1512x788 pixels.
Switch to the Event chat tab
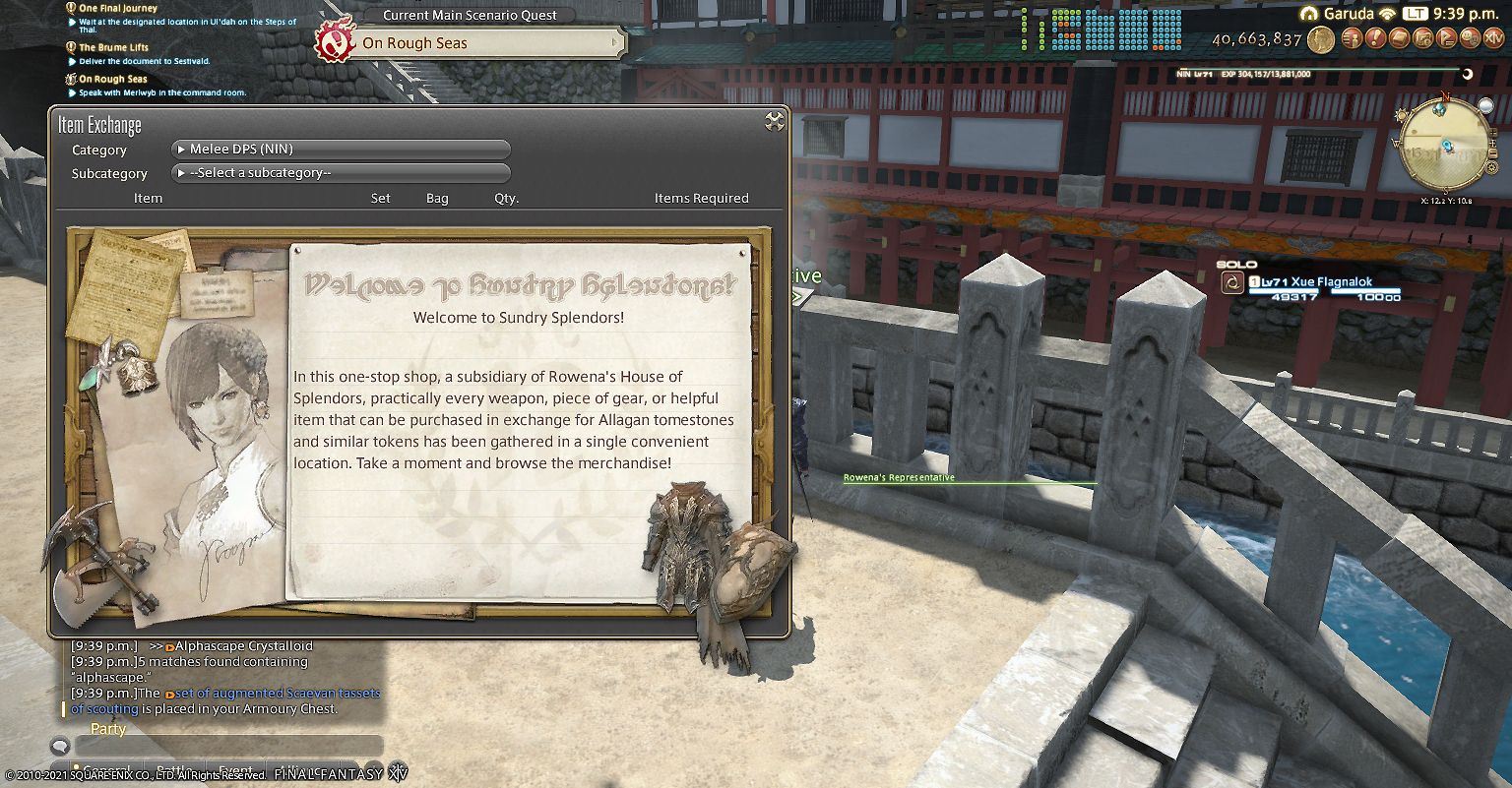point(234,769)
